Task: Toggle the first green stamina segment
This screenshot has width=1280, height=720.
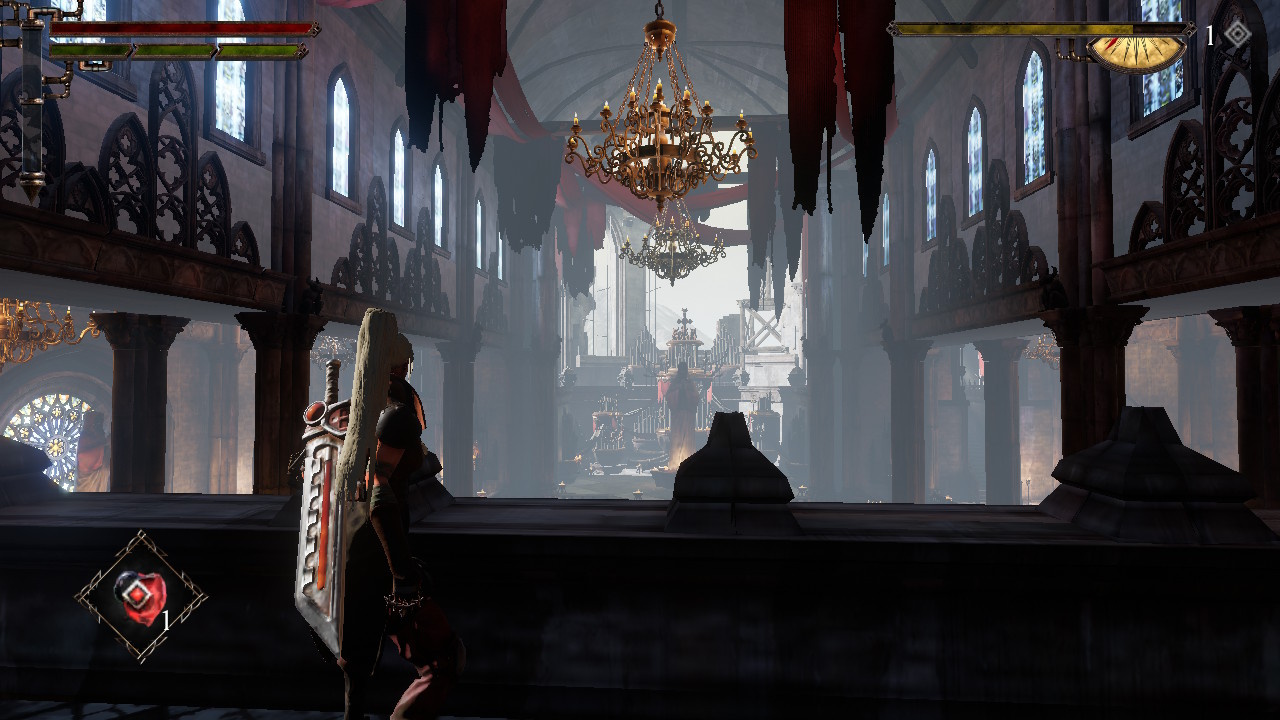Action: point(90,50)
